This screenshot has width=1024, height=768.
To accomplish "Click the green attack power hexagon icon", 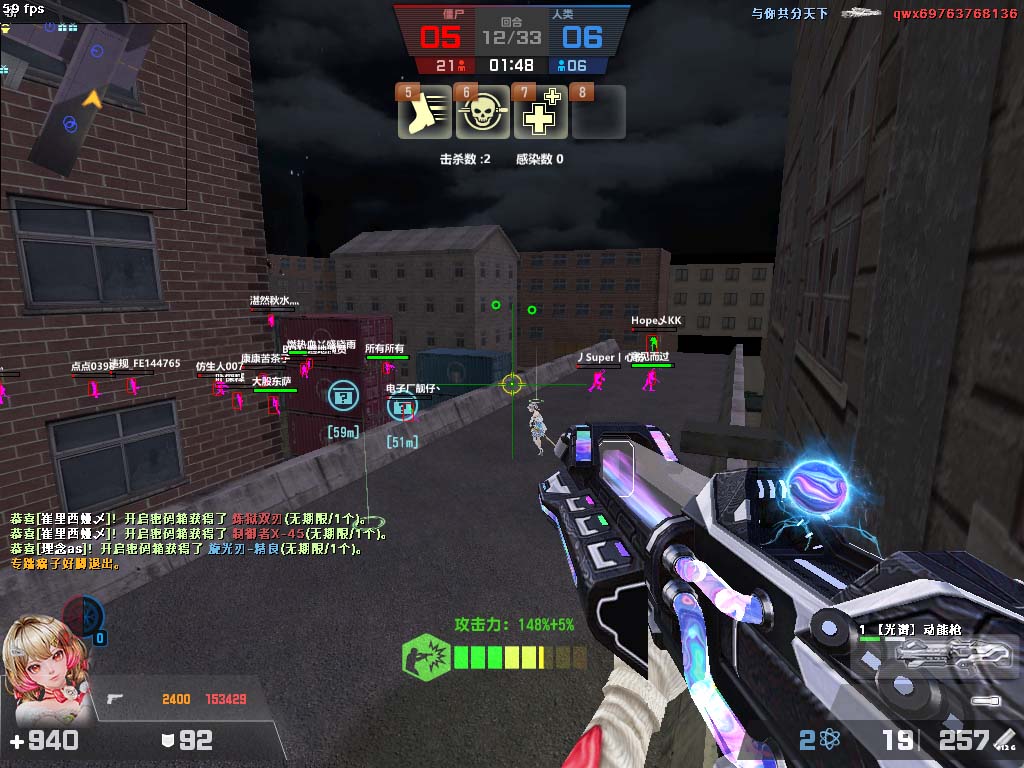I will click(424, 657).
